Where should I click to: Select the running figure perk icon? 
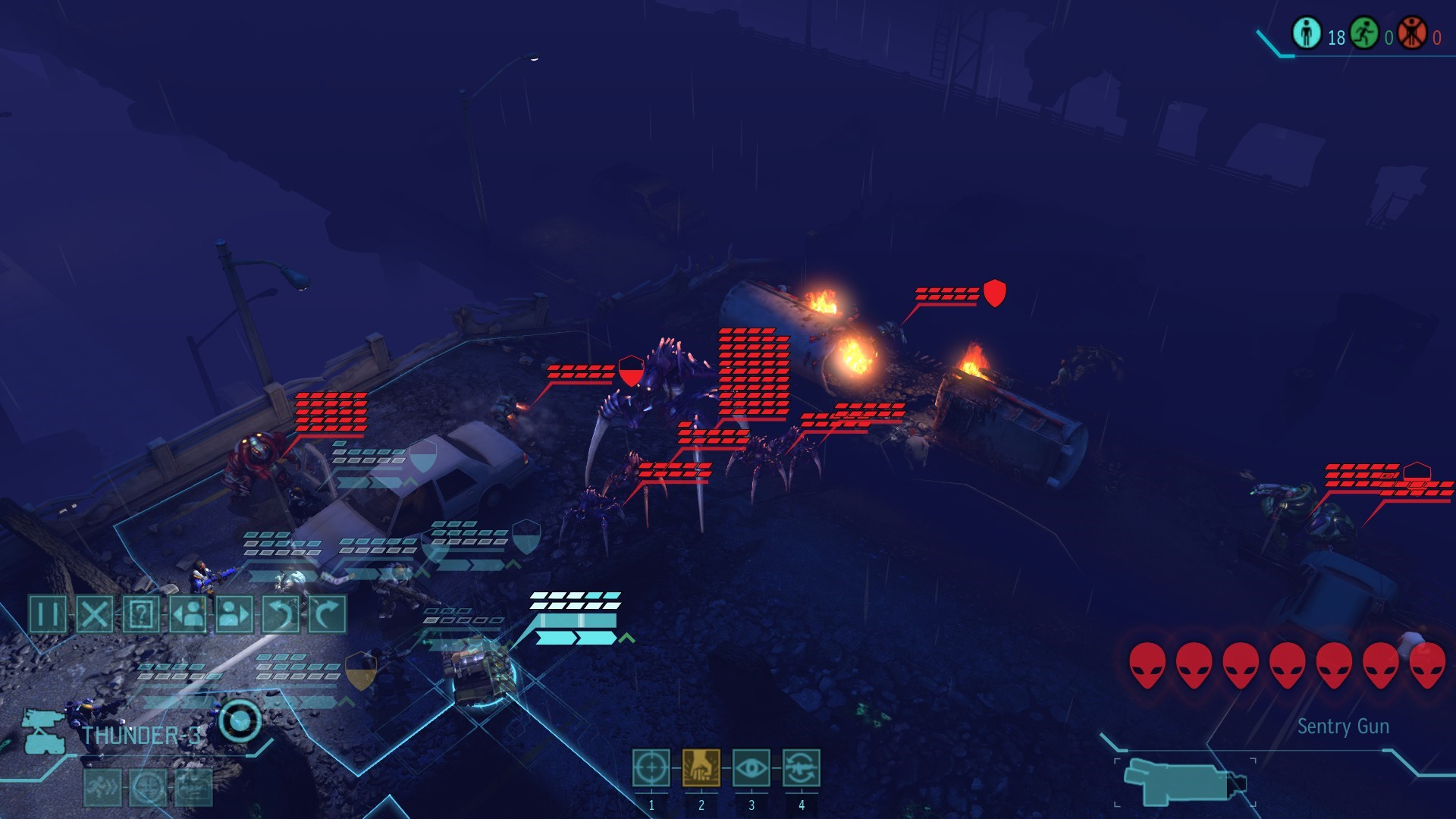[102, 788]
